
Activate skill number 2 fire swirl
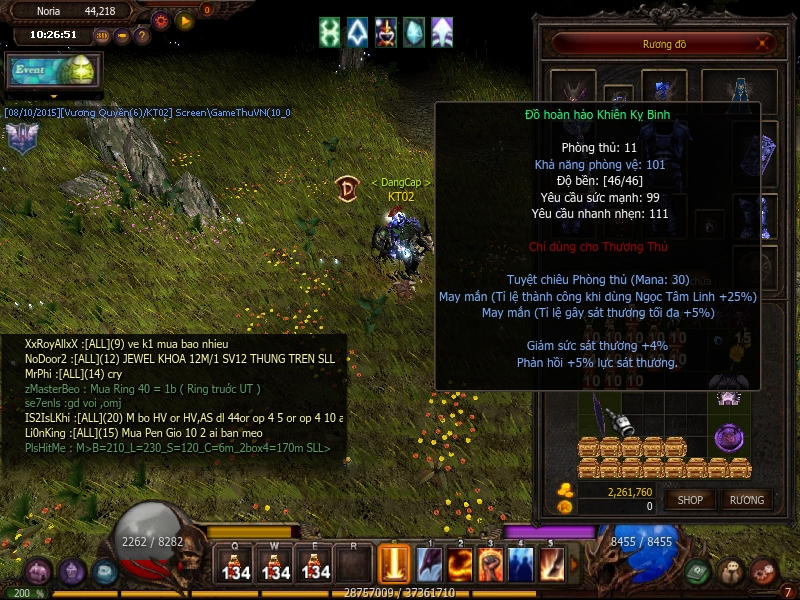[460, 565]
